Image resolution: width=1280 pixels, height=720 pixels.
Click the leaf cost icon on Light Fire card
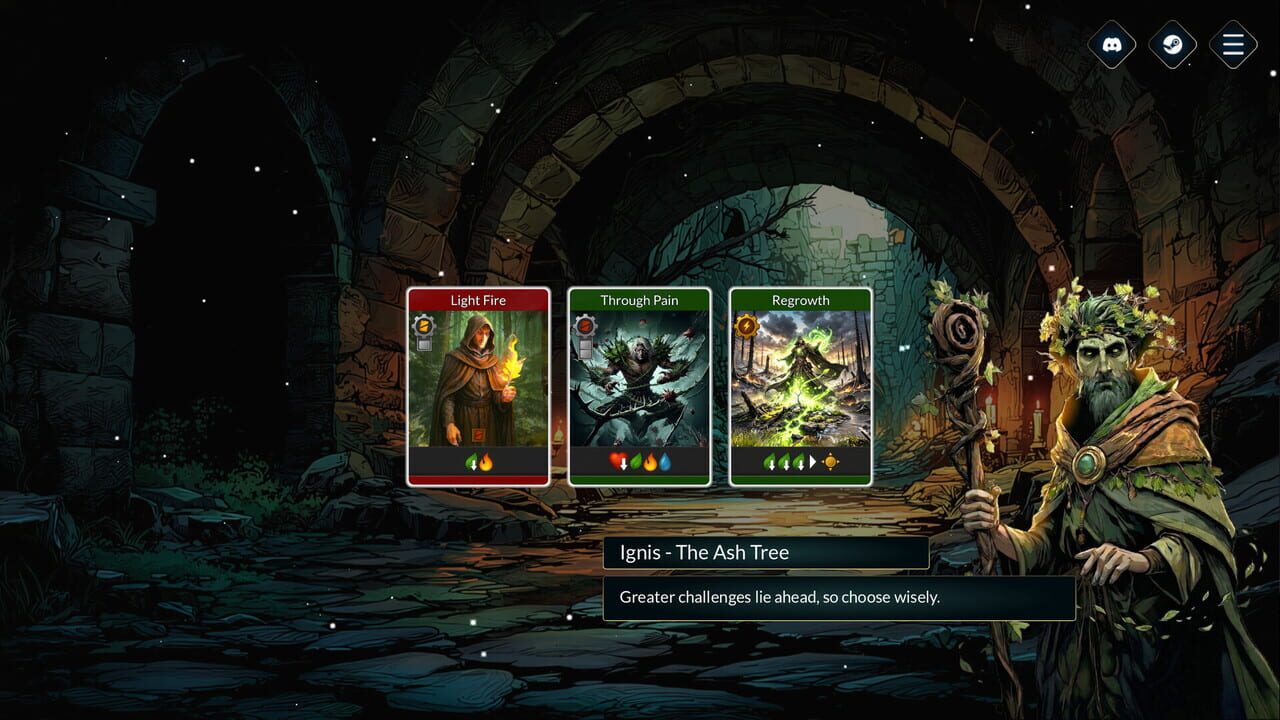469,461
